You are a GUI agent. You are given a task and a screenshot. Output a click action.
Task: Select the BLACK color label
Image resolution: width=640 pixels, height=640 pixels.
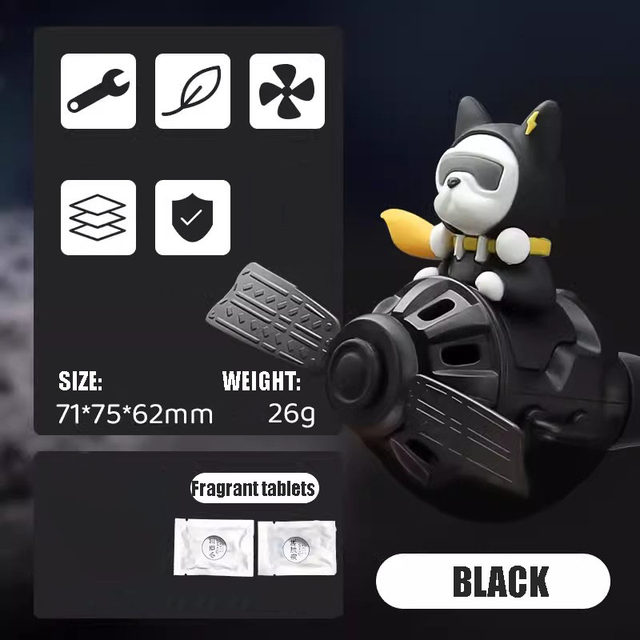click(493, 581)
